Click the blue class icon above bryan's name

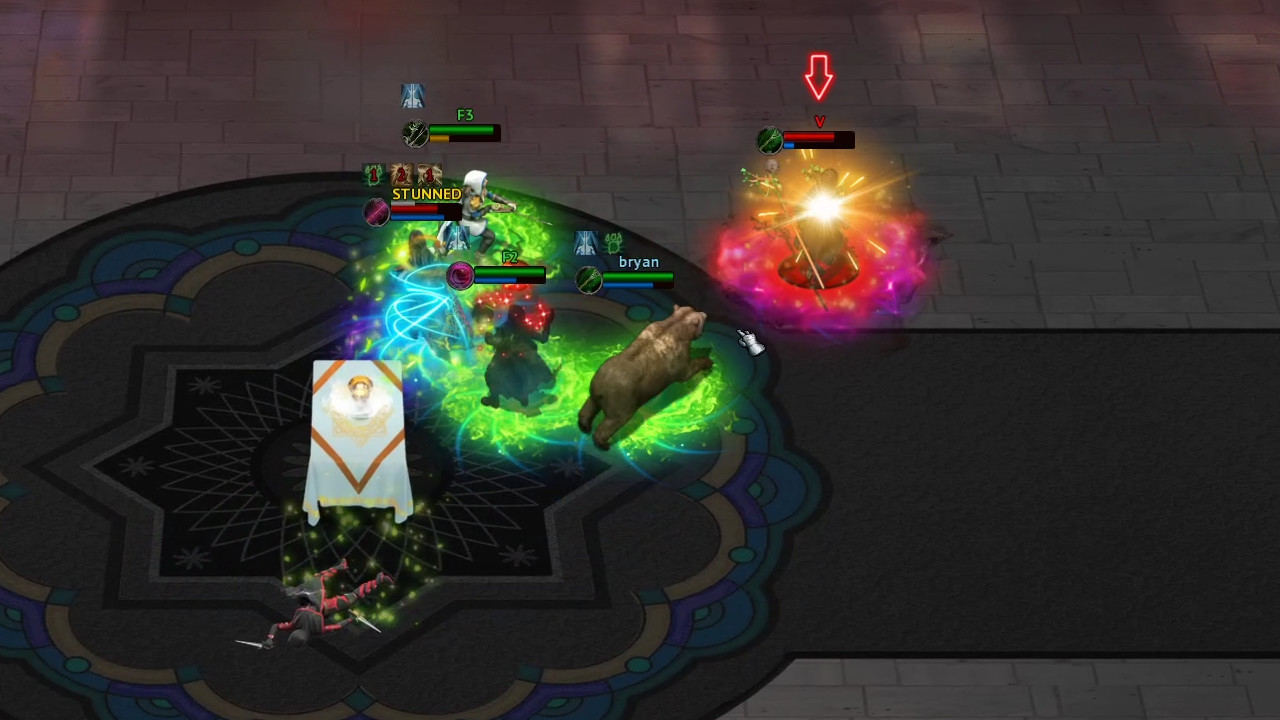coord(586,242)
